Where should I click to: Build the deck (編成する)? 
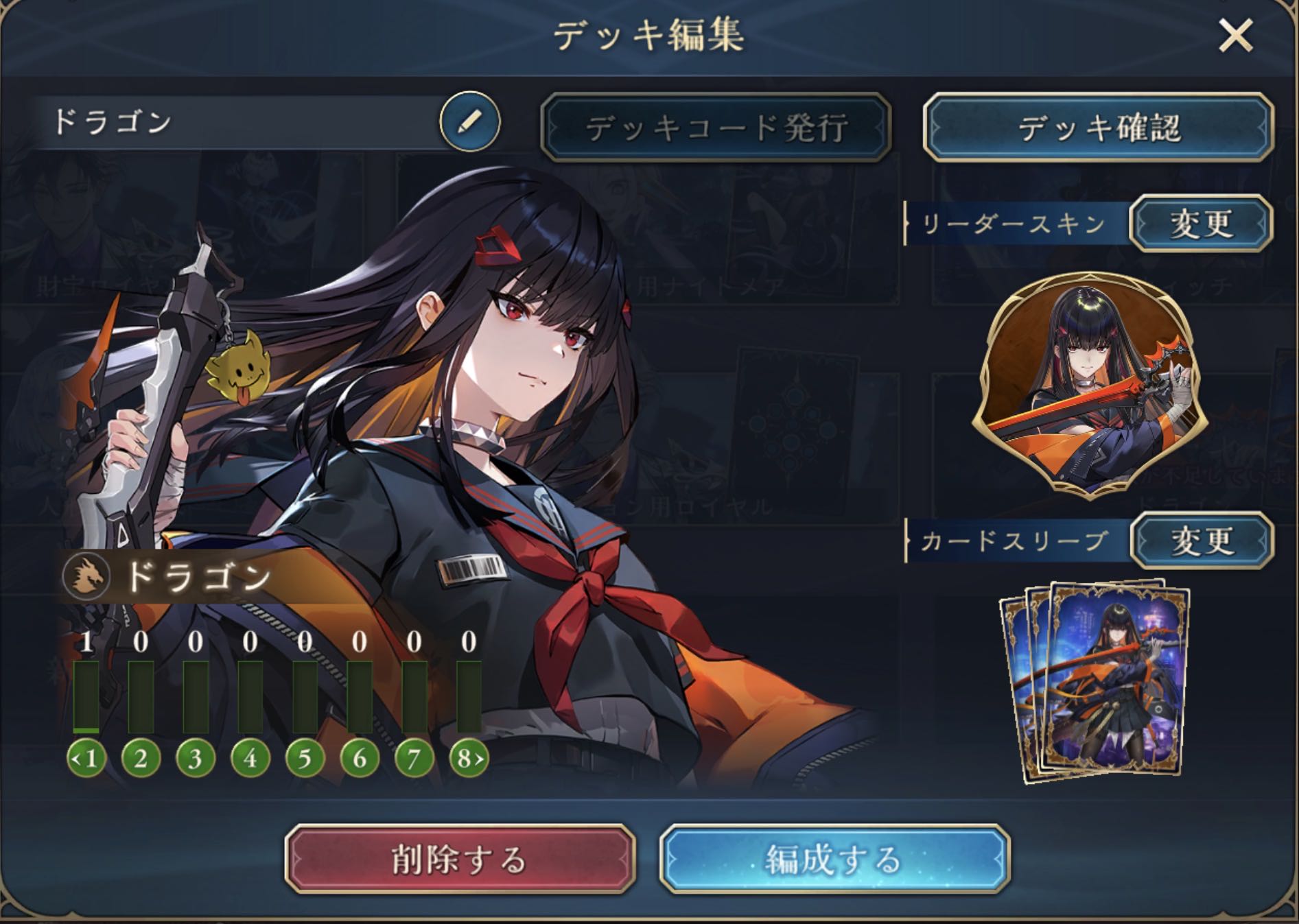point(834,859)
